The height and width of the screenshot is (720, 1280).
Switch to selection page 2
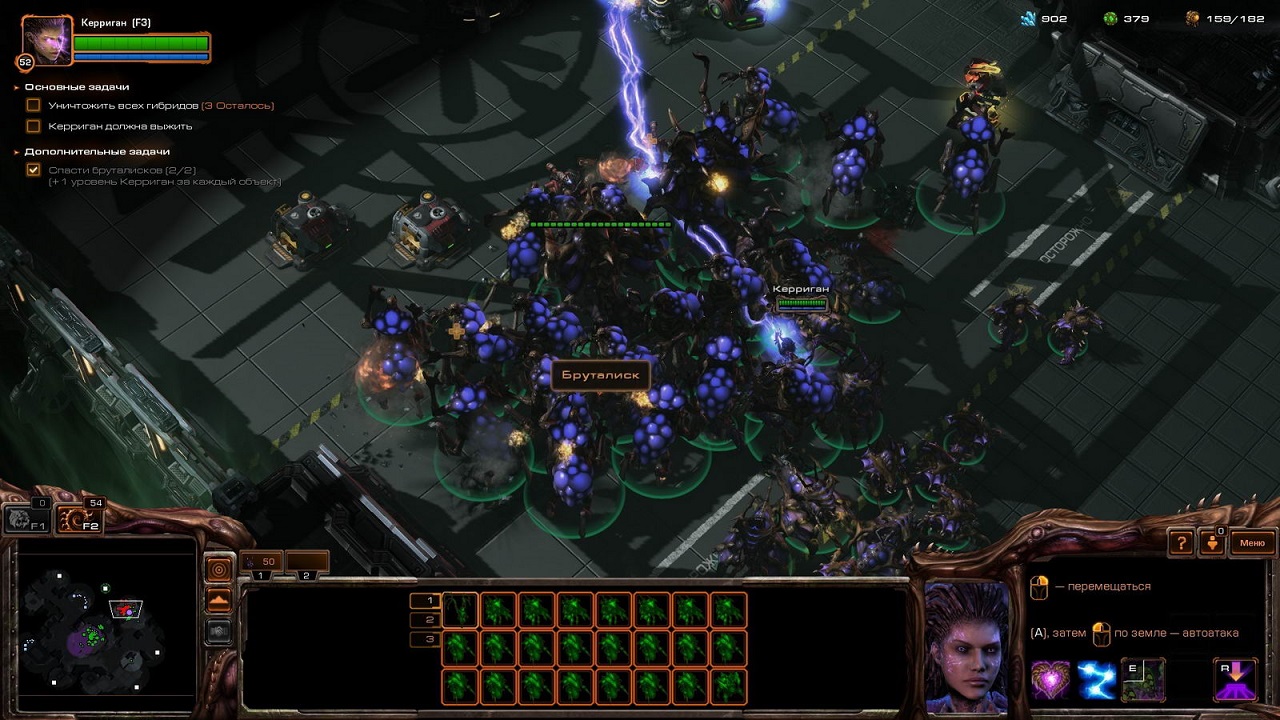[424, 620]
